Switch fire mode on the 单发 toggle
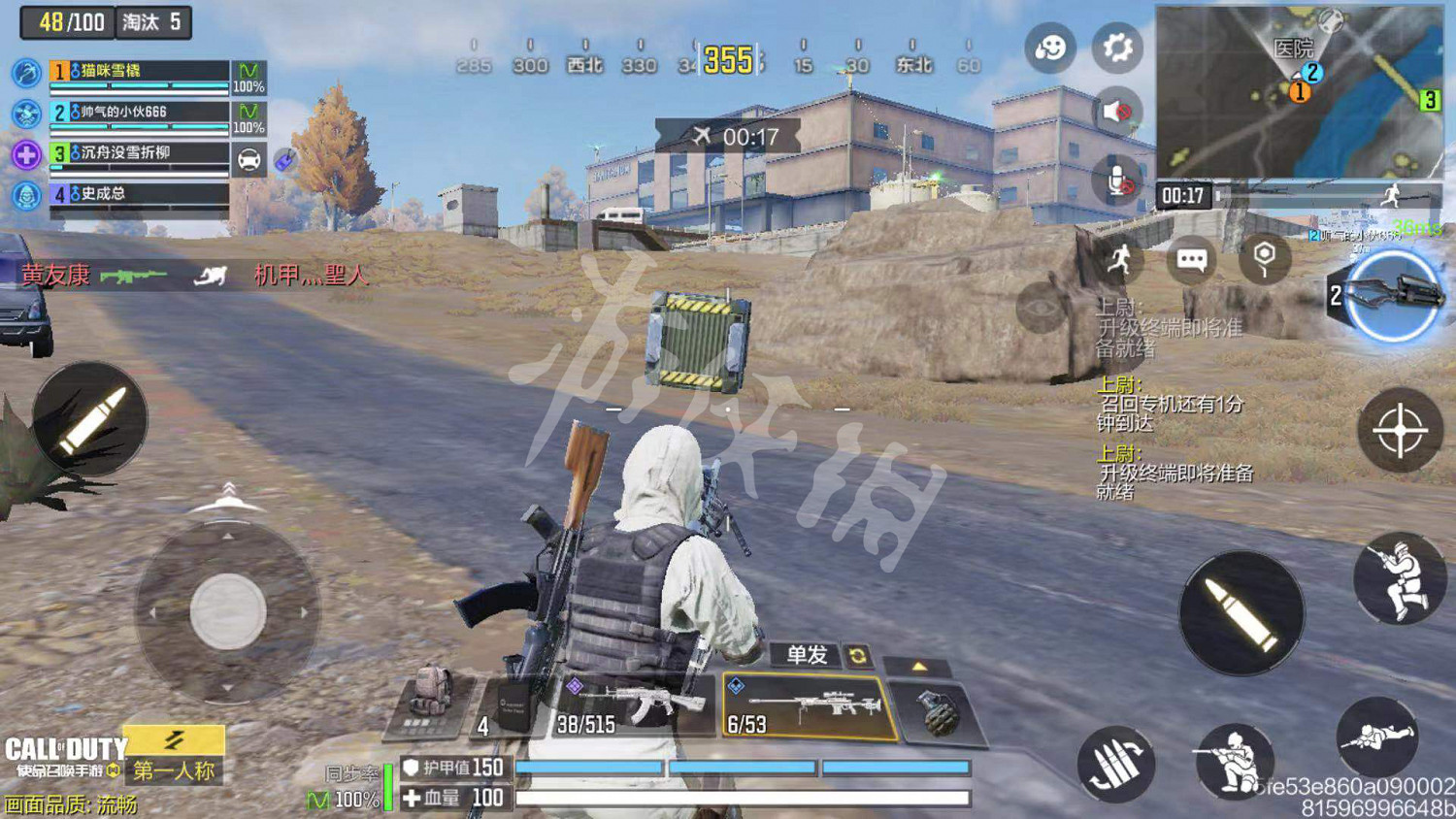The width and height of the screenshot is (1456, 819). point(804,655)
